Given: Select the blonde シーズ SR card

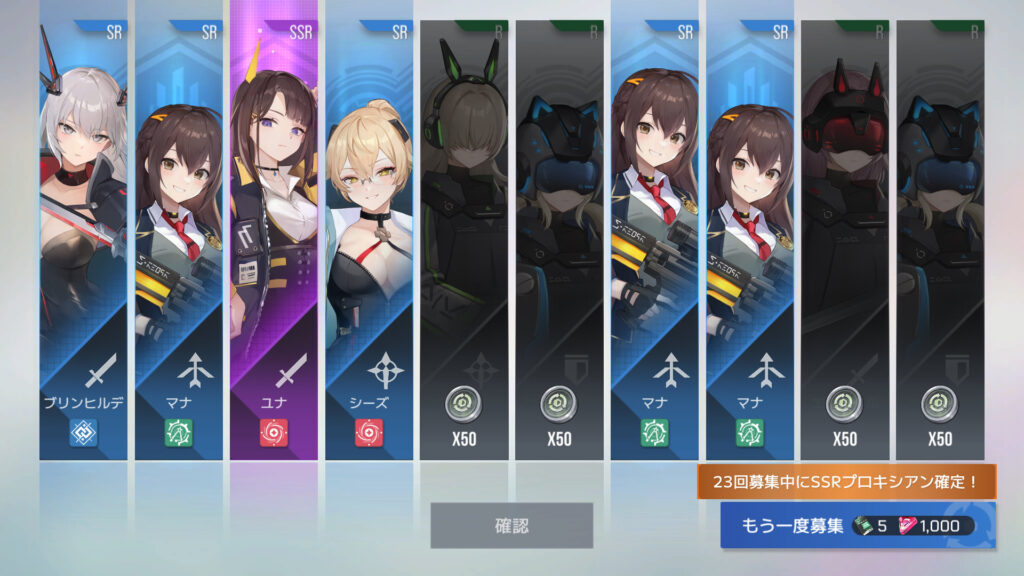Looking at the screenshot, I should [x=369, y=240].
